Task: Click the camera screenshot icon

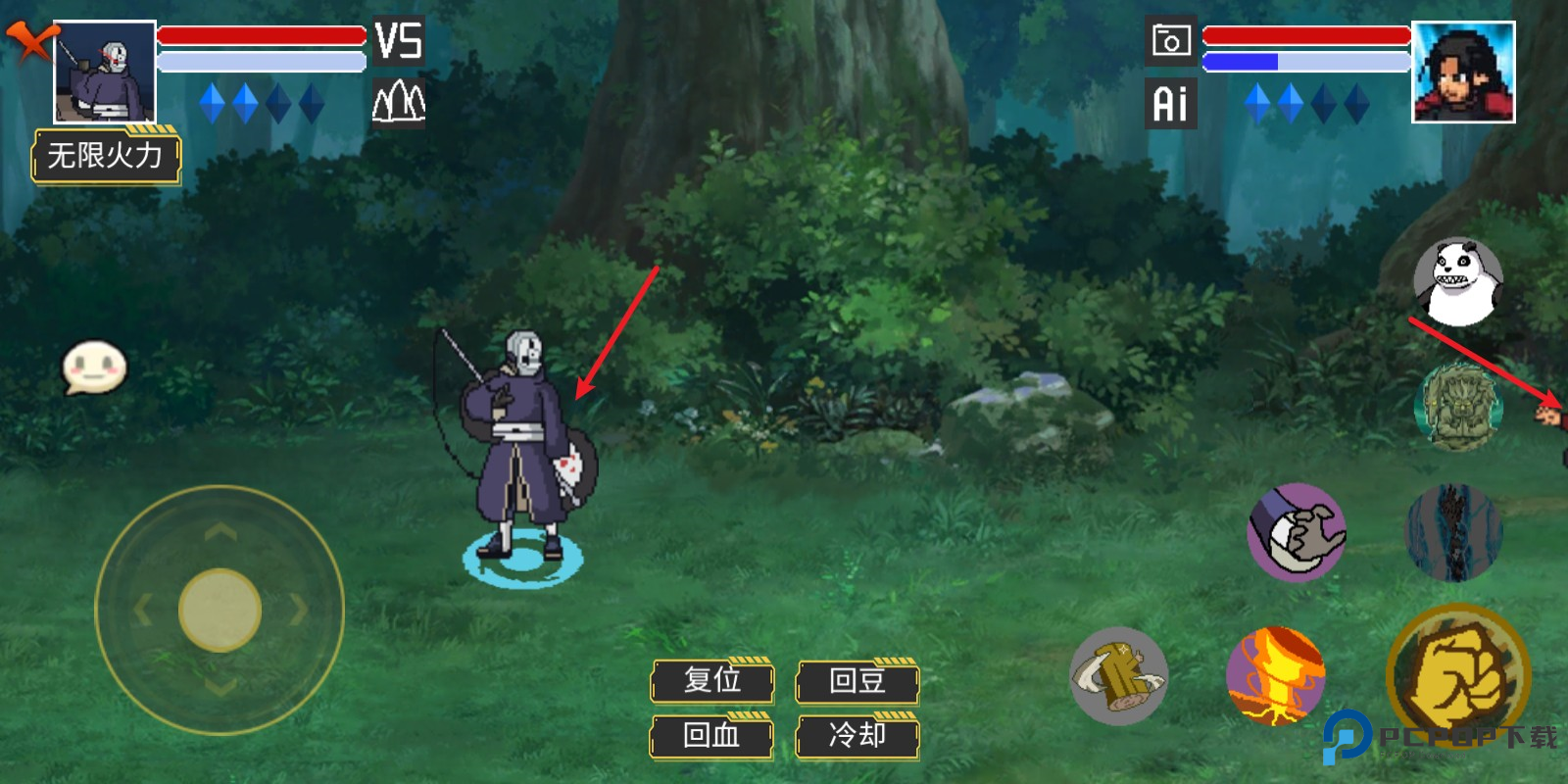Action: [x=1170, y=41]
